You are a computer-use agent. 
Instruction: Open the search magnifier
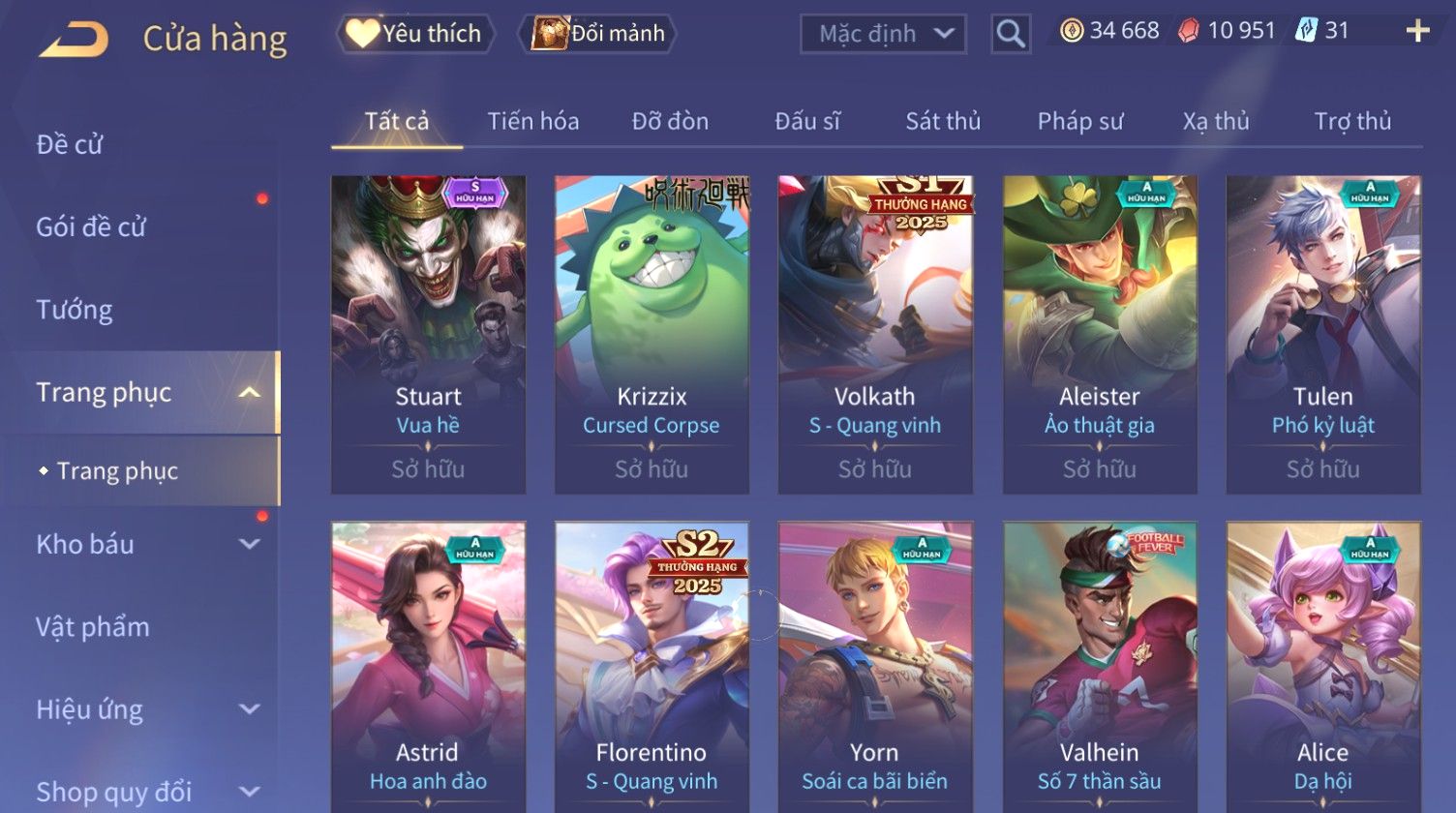tap(1010, 35)
